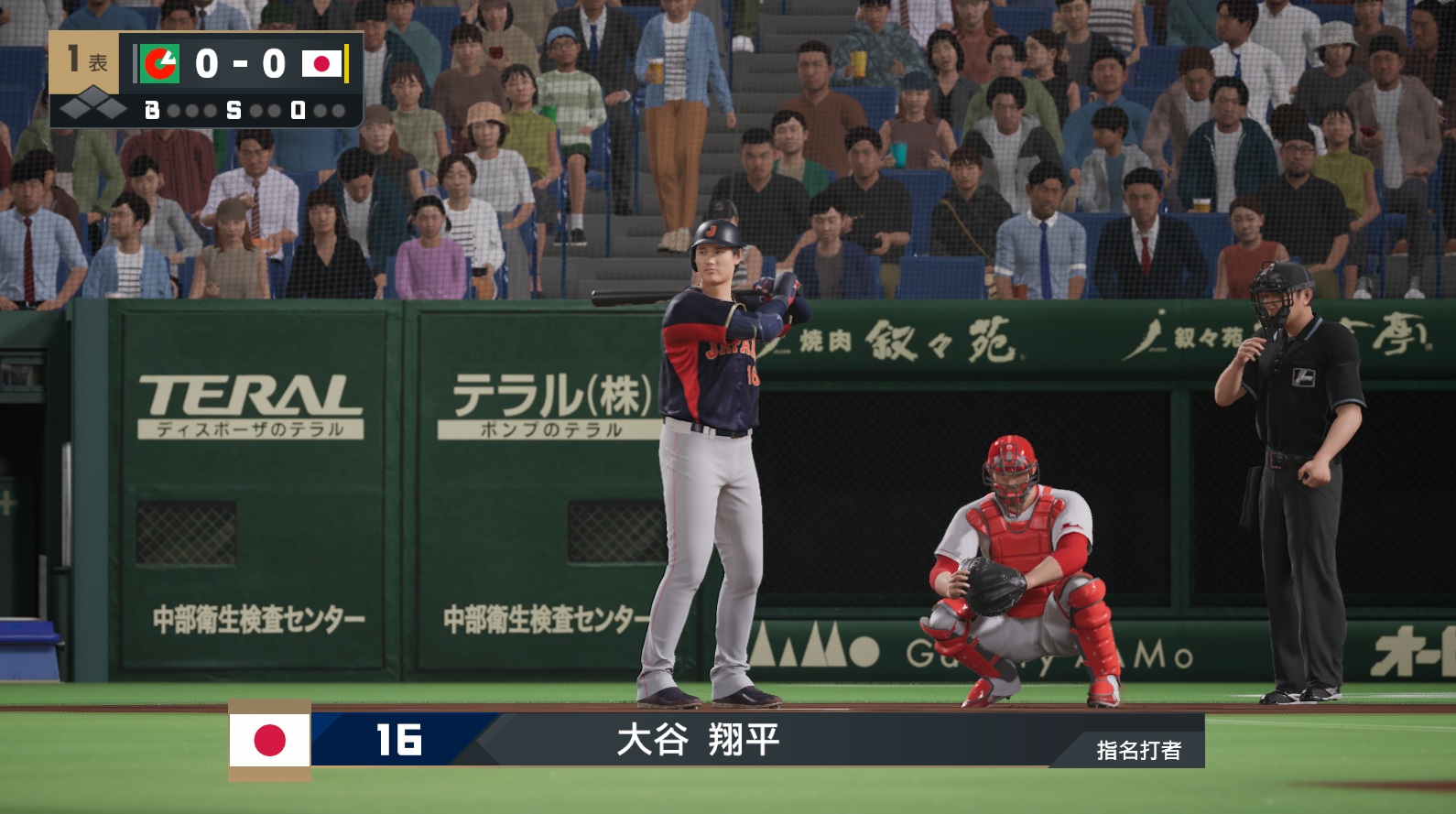Select the Japan flag on the scoreboard

click(321, 63)
